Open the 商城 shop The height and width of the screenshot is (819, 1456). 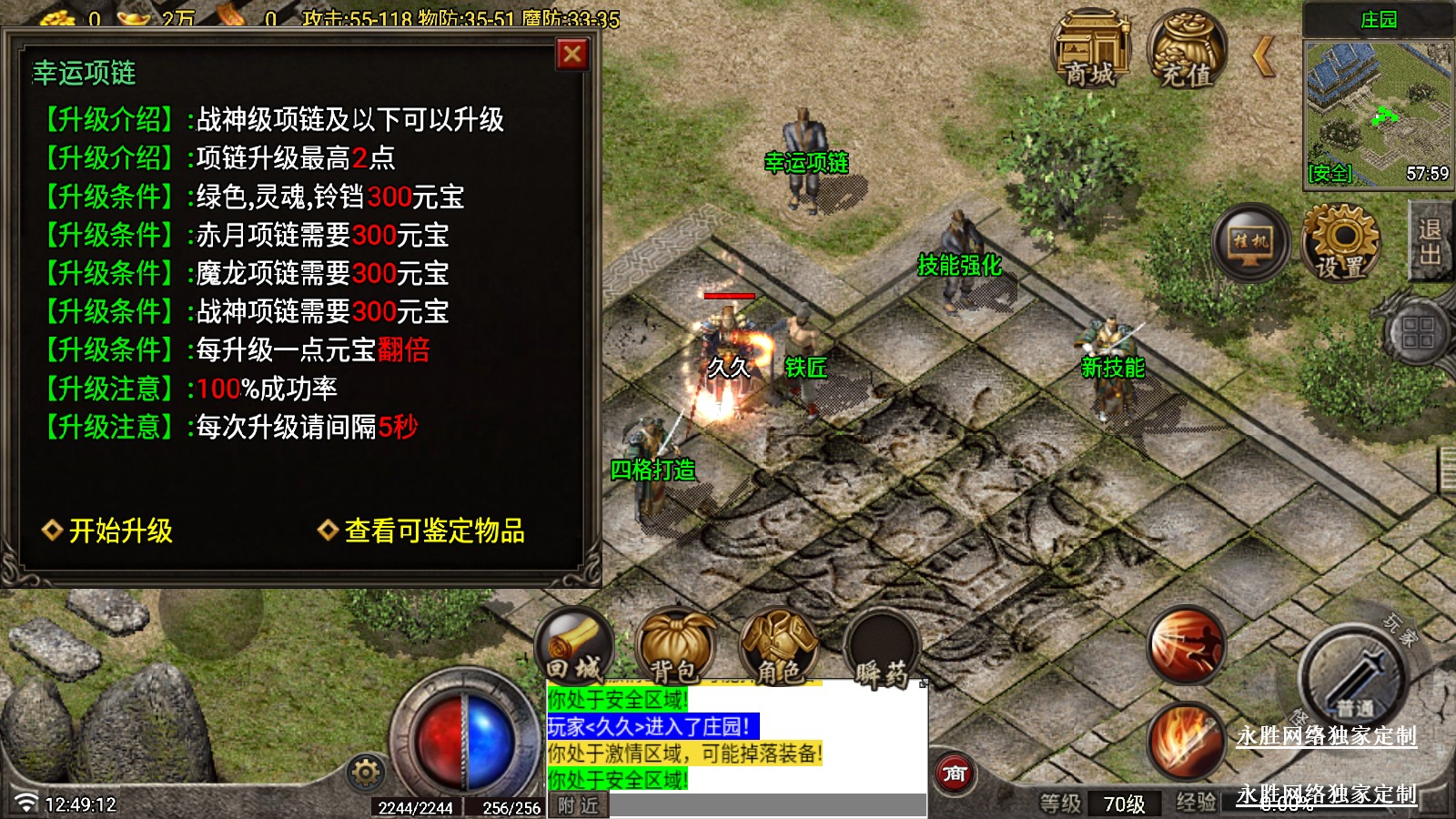(x=1090, y=50)
